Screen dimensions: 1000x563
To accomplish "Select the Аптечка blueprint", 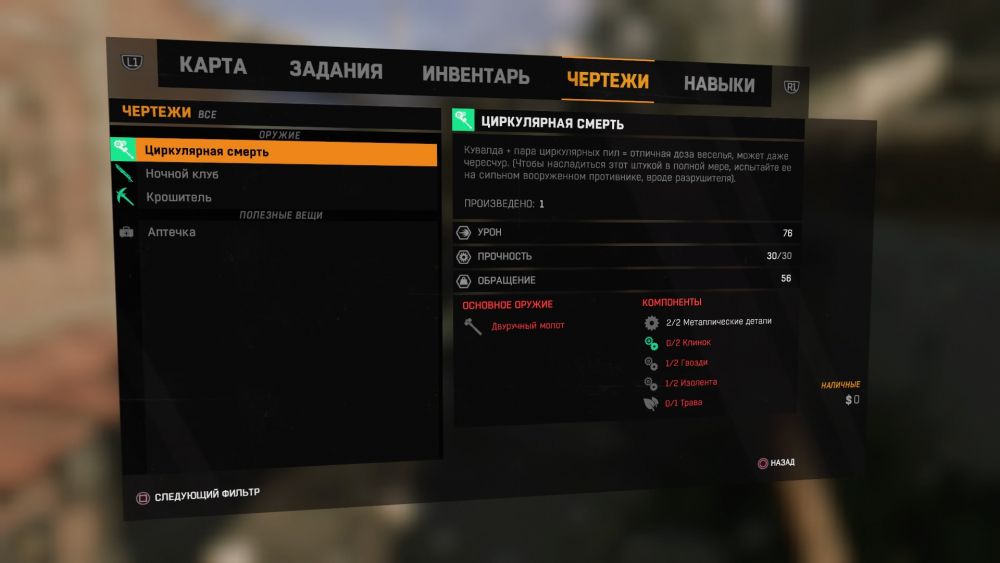I will point(171,232).
